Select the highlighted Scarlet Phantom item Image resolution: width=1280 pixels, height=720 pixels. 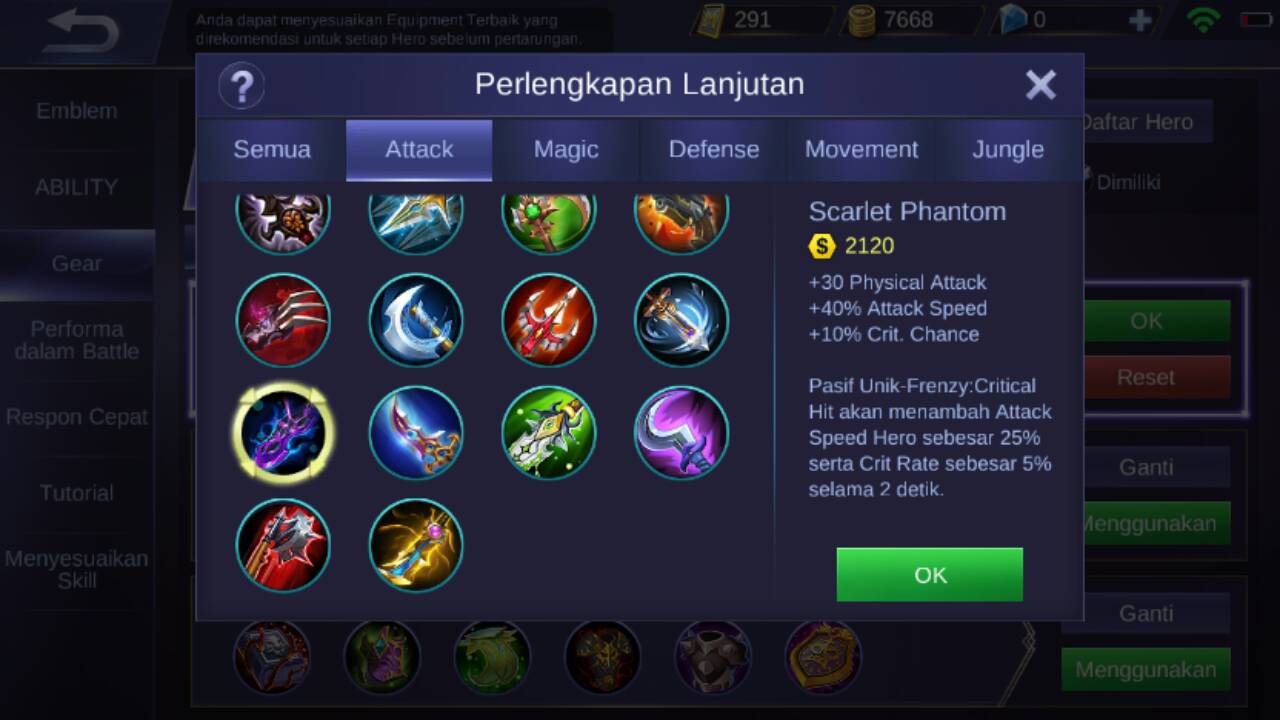pyautogui.click(x=283, y=433)
